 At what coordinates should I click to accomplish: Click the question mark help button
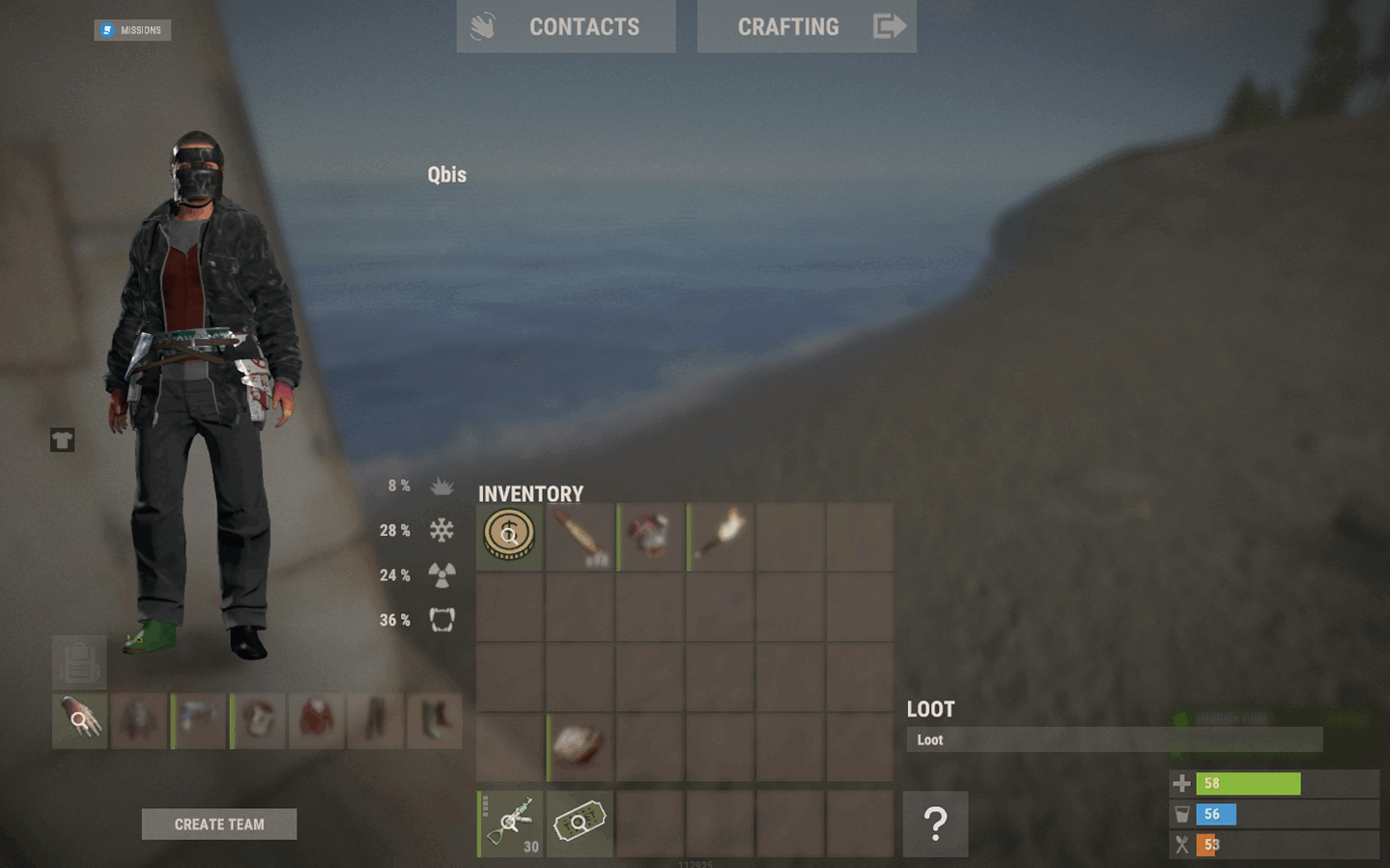pyautogui.click(x=935, y=824)
